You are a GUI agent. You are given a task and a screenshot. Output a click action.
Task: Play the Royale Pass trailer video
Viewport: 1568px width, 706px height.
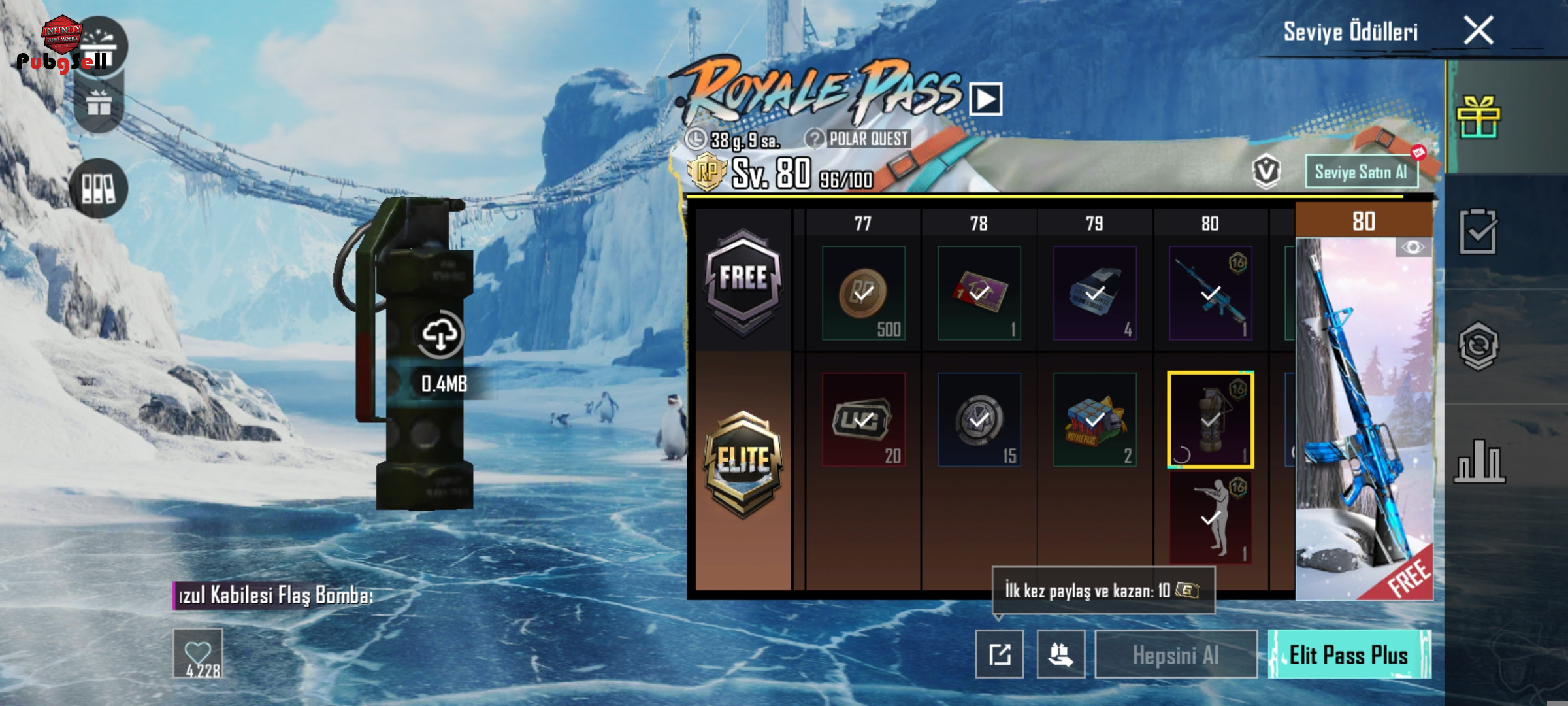[986, 99]
